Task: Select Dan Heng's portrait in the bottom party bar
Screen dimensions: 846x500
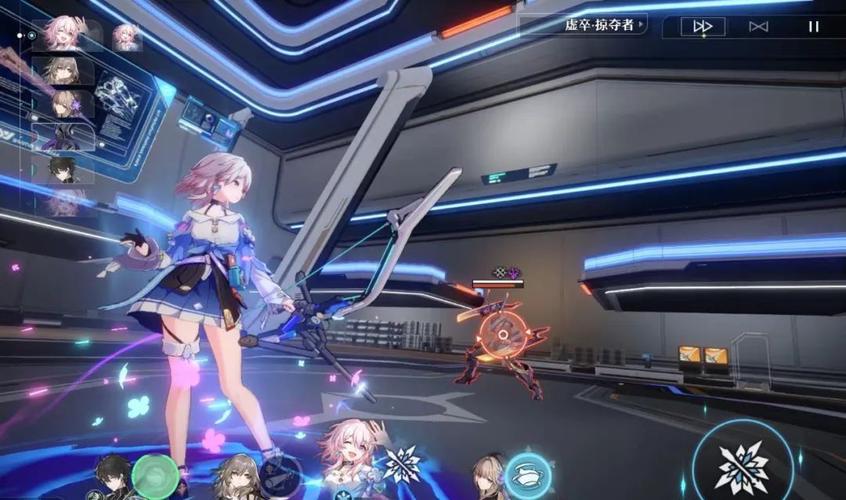Action: coord(112,477)
